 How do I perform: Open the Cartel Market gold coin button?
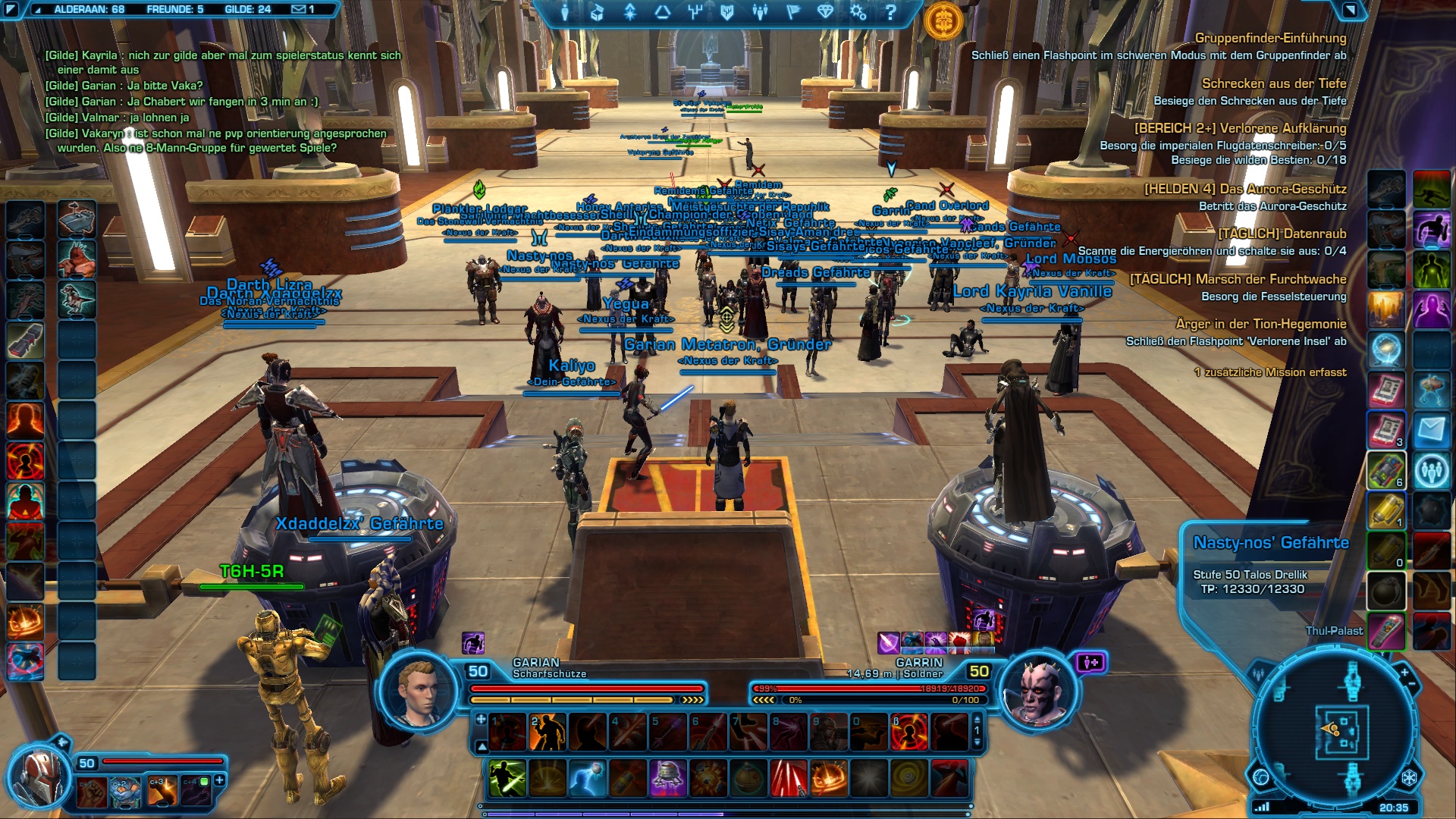pos(944,20)
